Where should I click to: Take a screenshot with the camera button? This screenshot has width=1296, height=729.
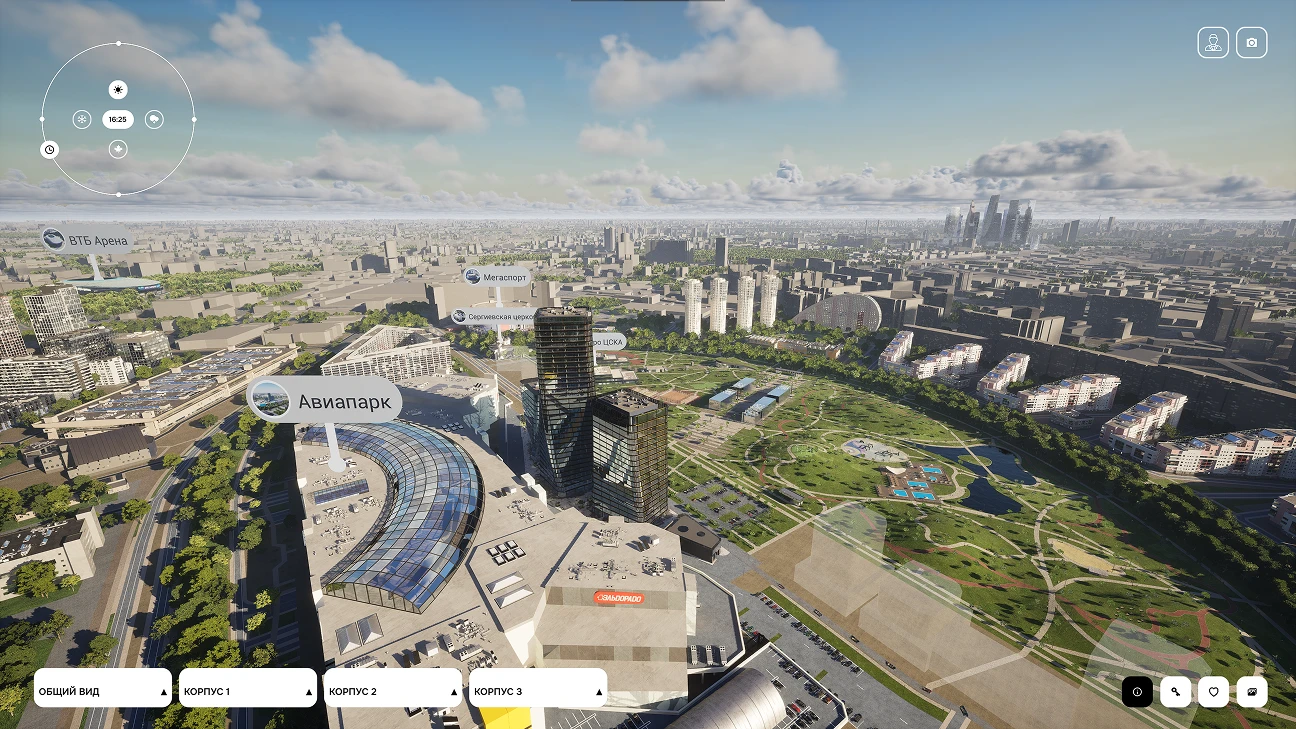click(x=1251, y=43)
